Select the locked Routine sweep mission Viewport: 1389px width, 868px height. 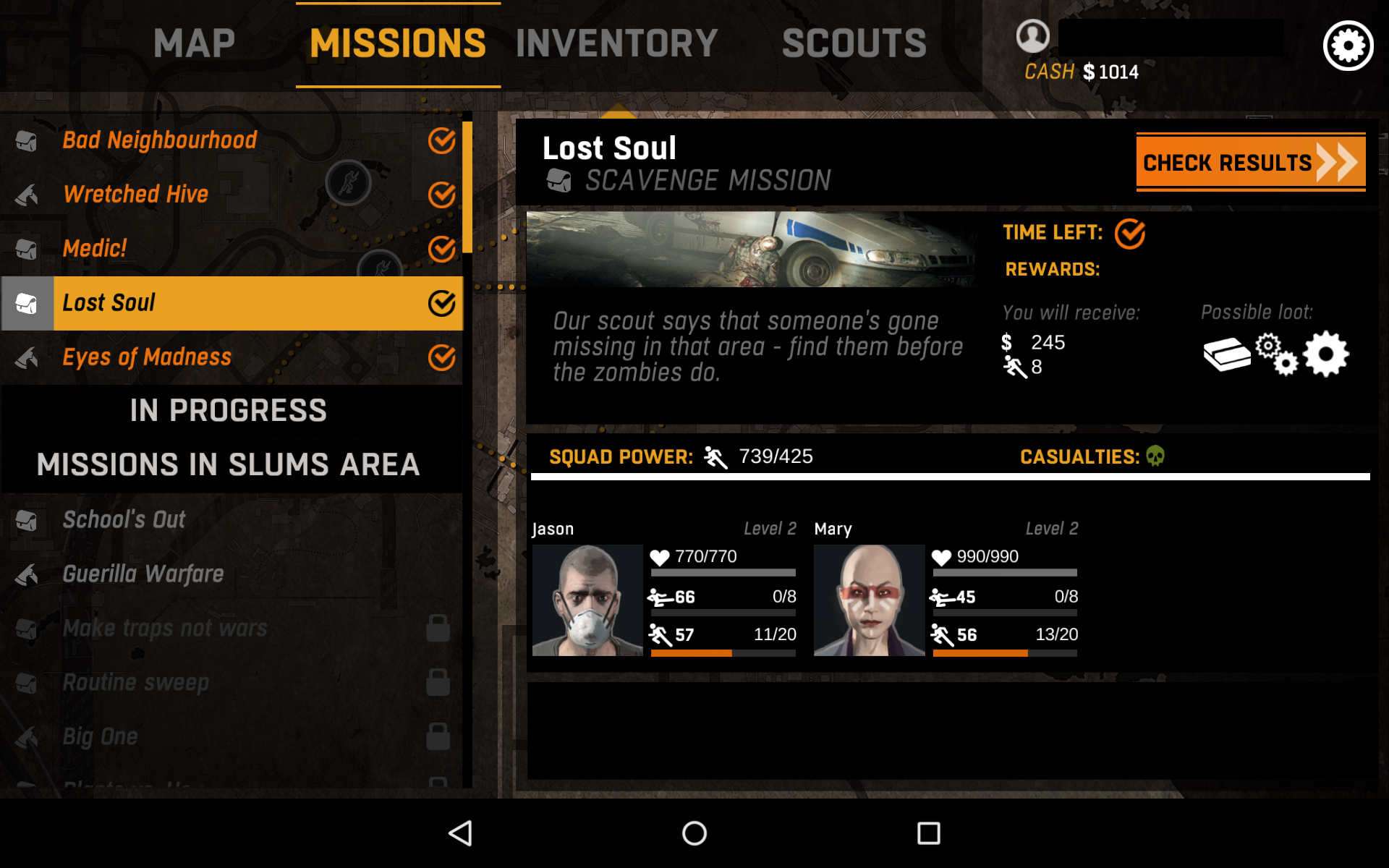pyautogui.click(x=136, y=683)
